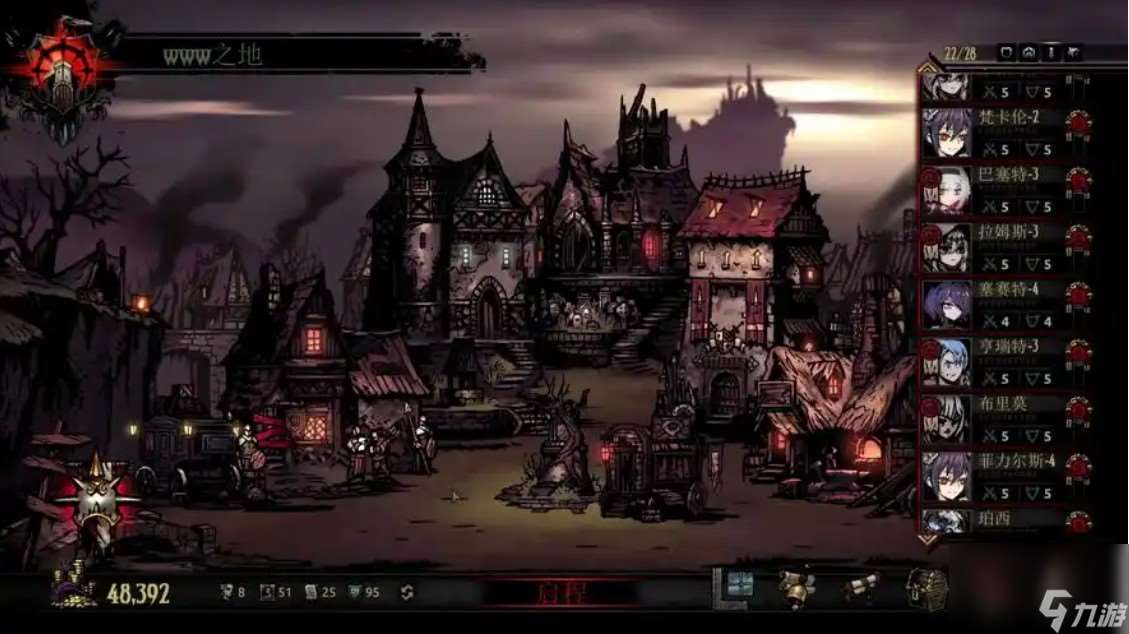The width and height of the screenshot is (1129, 634).
Task: Open the treasure chest inventory icon
Action: tap(924, 589)
